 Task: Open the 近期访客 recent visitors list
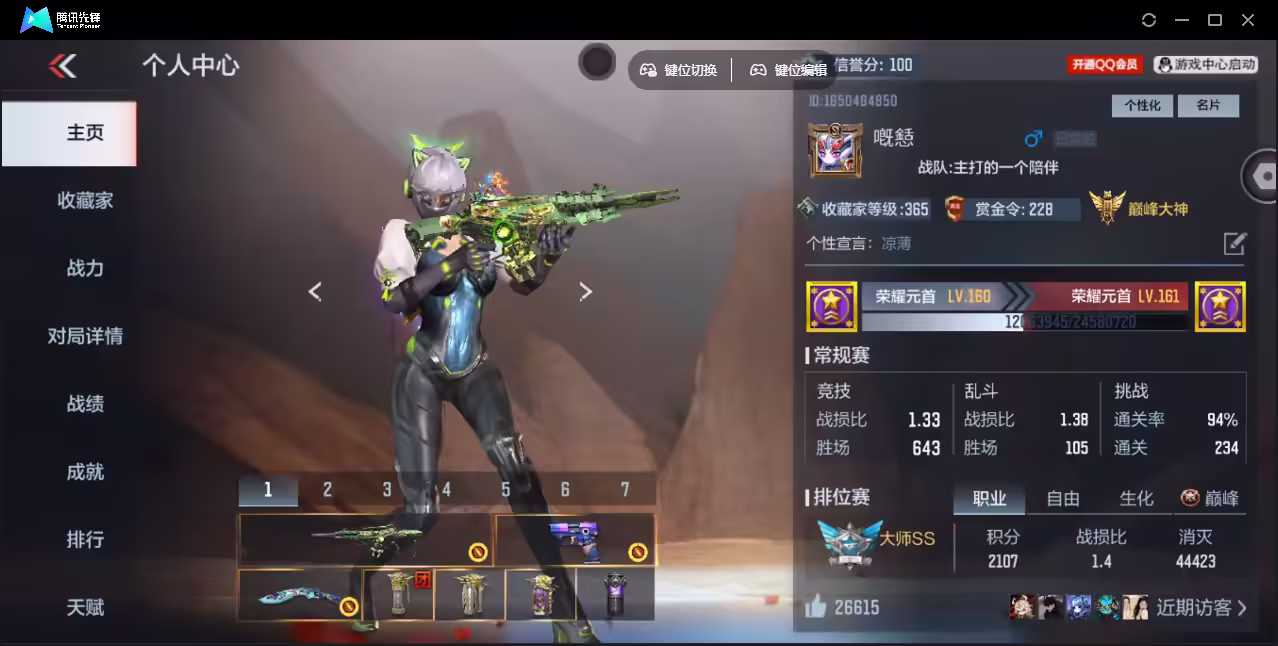(x=1201, y=607)
